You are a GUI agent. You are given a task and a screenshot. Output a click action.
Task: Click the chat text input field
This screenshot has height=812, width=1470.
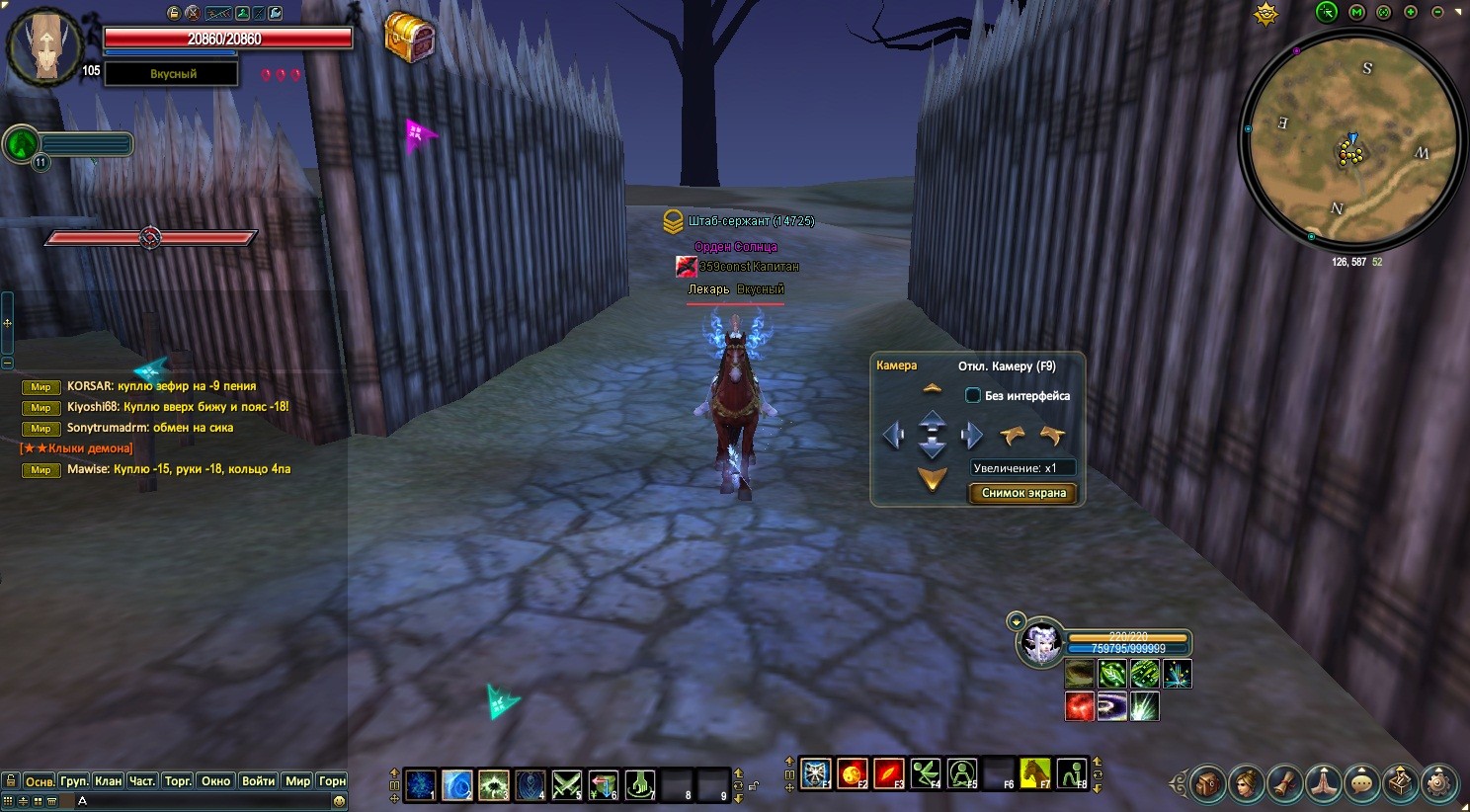point(198,801)
